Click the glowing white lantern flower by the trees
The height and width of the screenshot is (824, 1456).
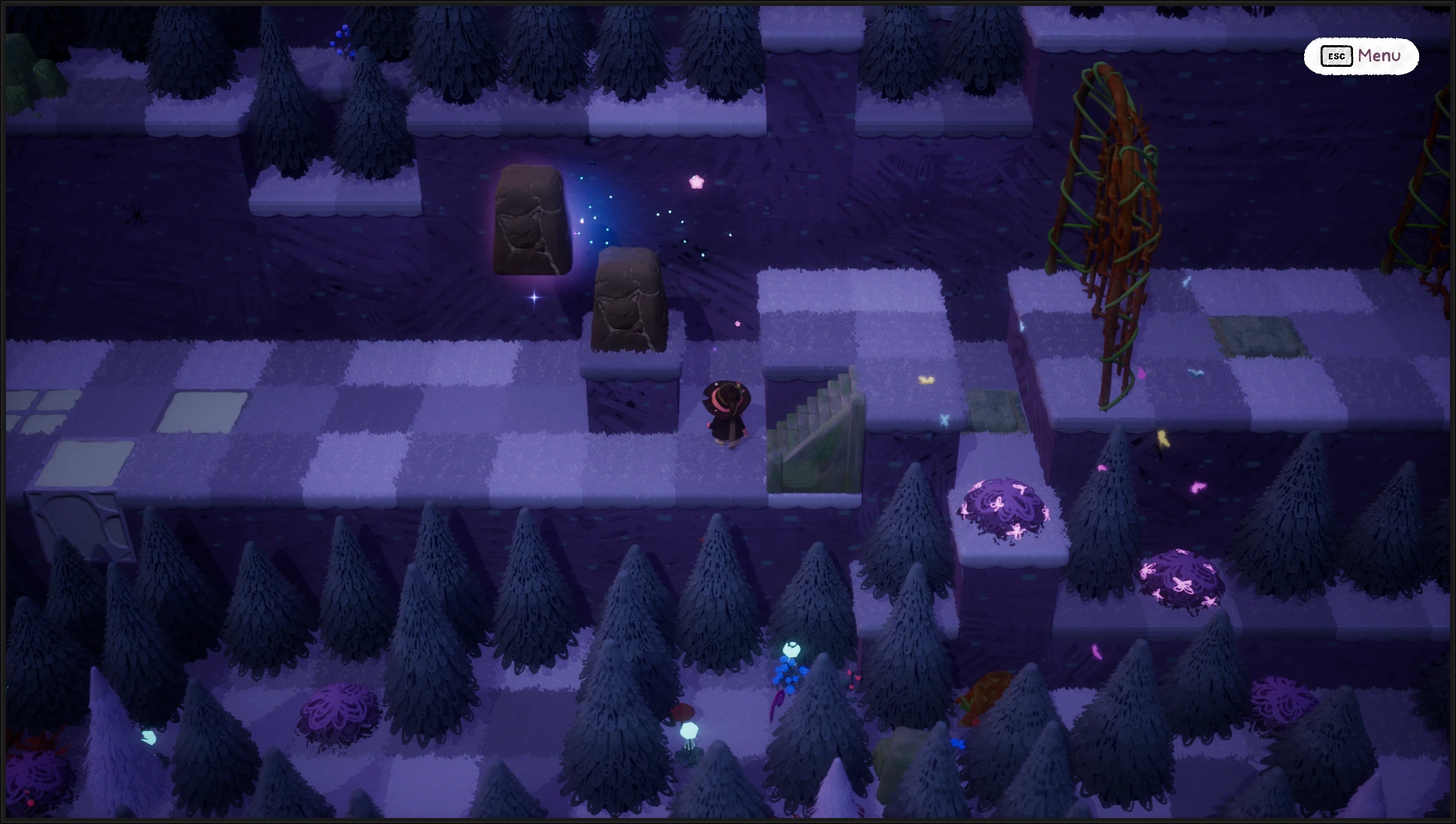tap(689, 731)
